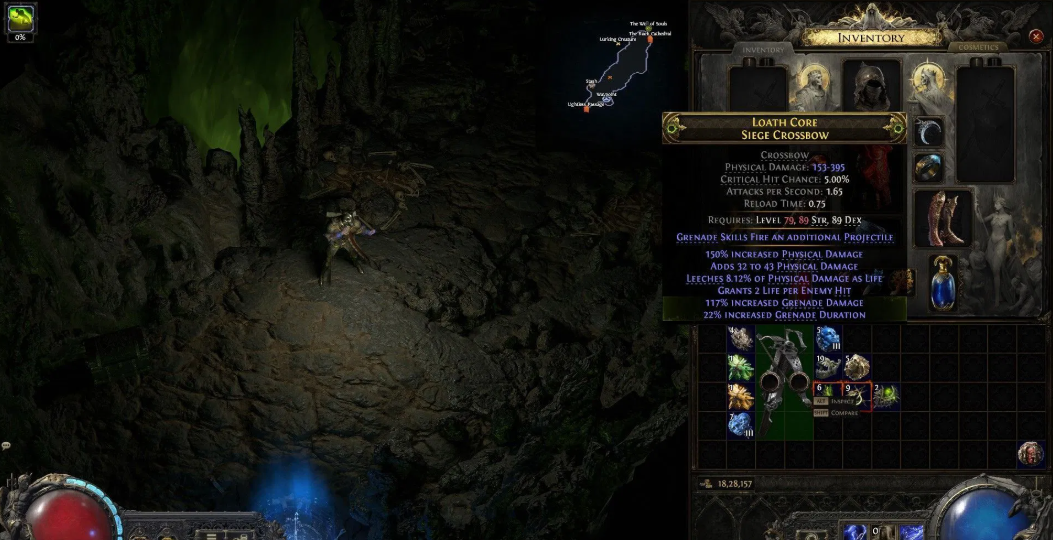Select the equipped ring slot
The image size is (1053, 540).
pos(928,167)
